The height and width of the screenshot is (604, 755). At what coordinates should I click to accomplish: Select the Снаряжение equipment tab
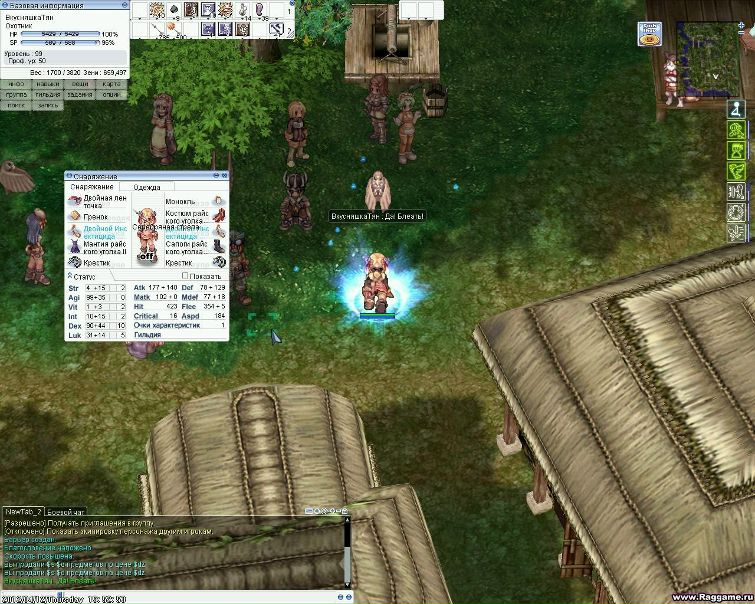(91, 187)
